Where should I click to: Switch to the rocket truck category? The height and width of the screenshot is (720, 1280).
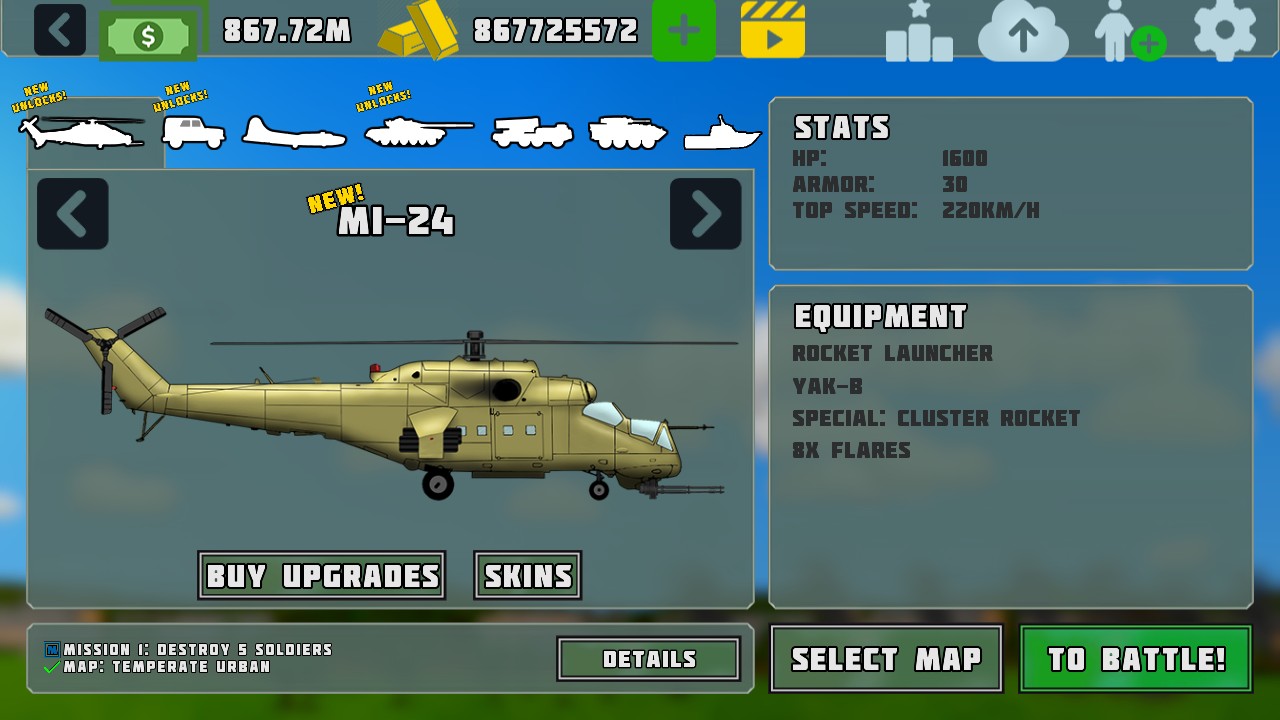coord(532,133)
